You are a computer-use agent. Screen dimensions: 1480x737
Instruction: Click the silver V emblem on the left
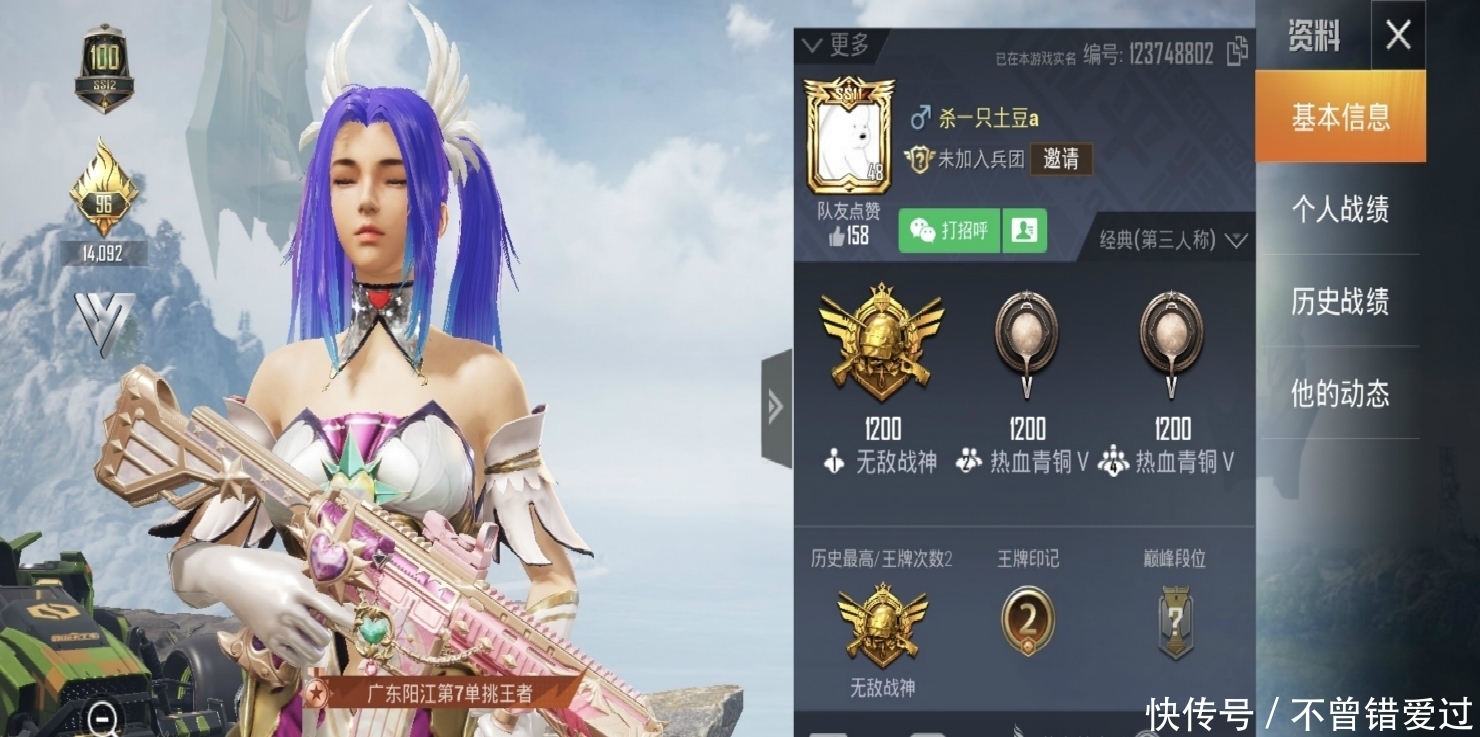104,322
